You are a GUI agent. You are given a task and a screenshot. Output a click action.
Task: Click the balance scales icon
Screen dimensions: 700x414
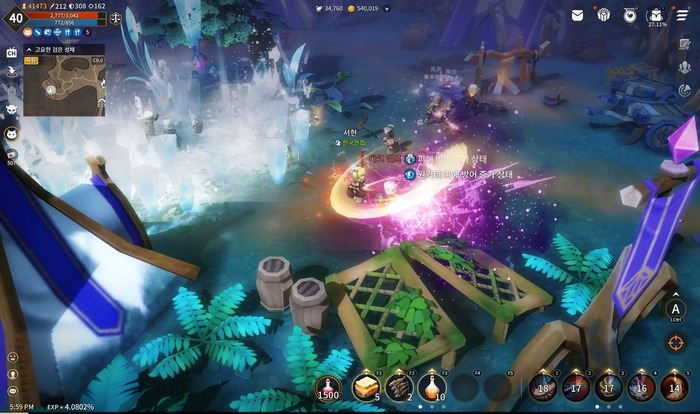pyautogui.click(x=116, y=18)
